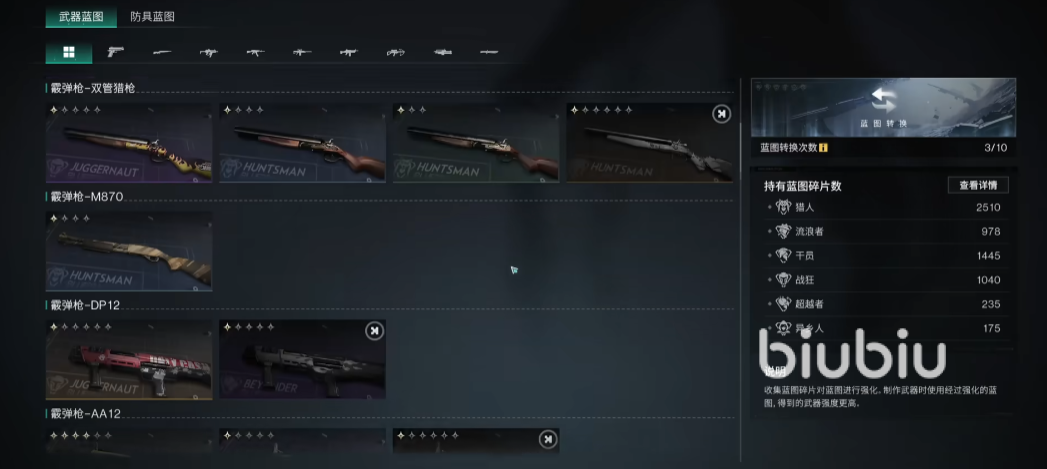Pick the three-star Huntsman double-barrel shotgun blueprint
1047x469 pixels.
pos(475,143)
